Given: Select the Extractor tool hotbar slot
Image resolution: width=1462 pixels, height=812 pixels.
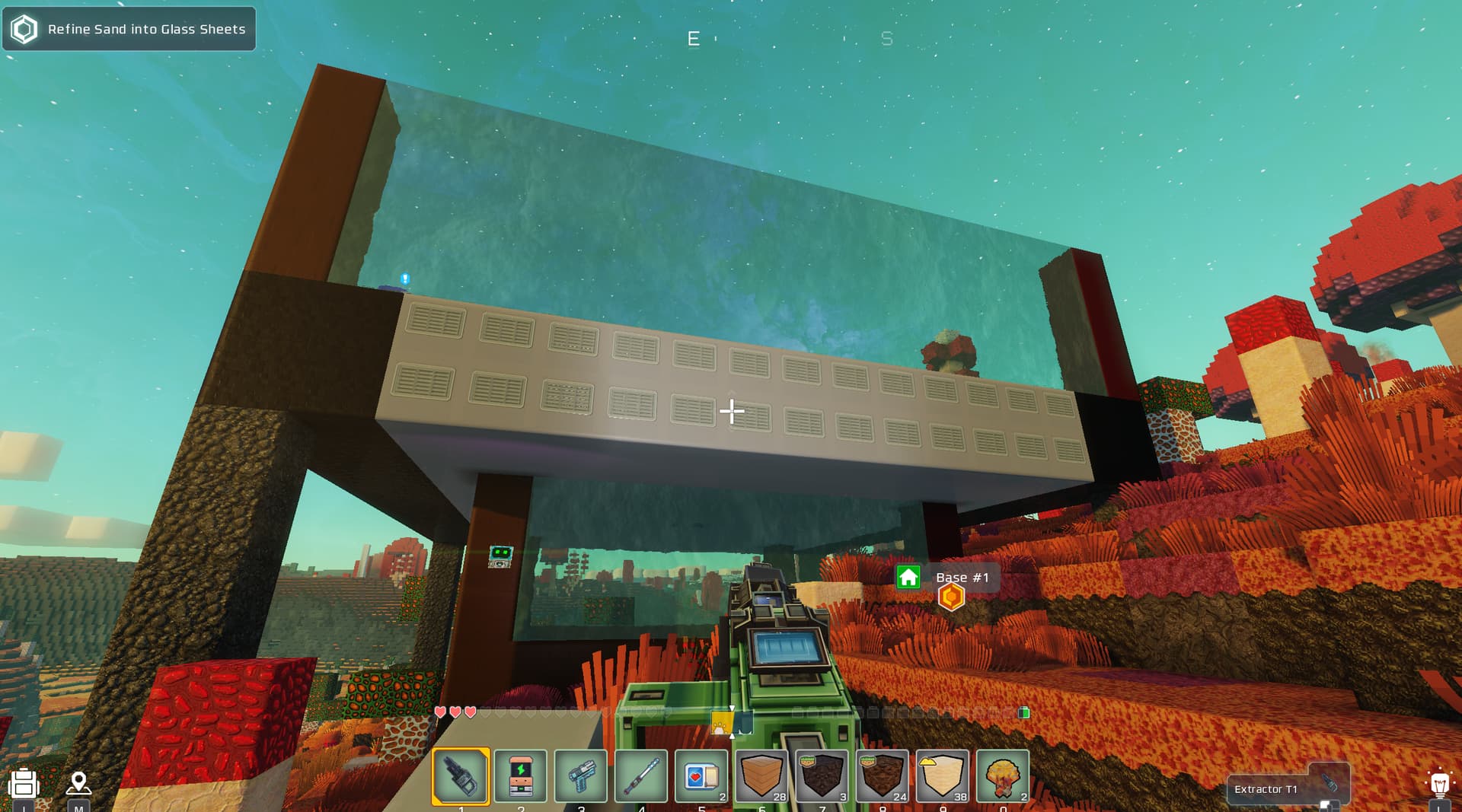Looking at the screenshot, I should click(x=461, y=776).
